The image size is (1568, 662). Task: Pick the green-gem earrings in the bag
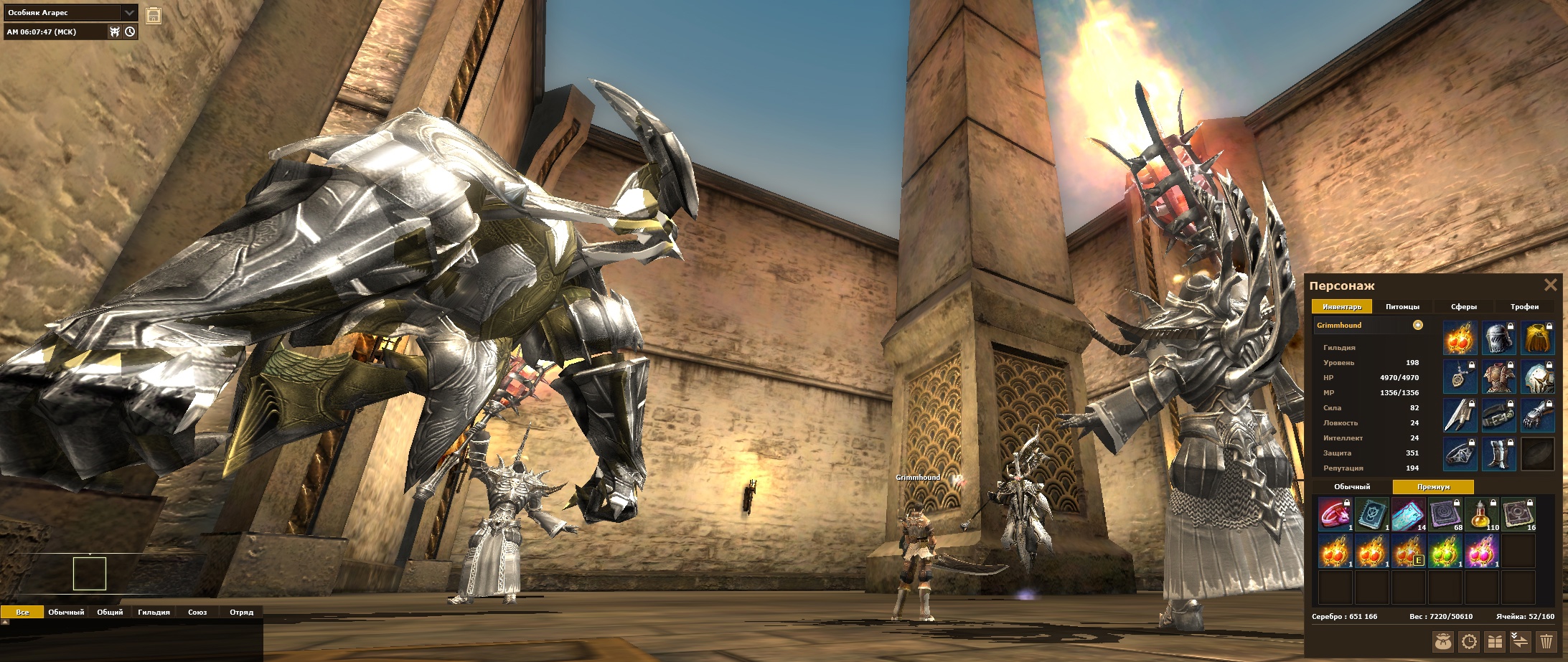1444,552
